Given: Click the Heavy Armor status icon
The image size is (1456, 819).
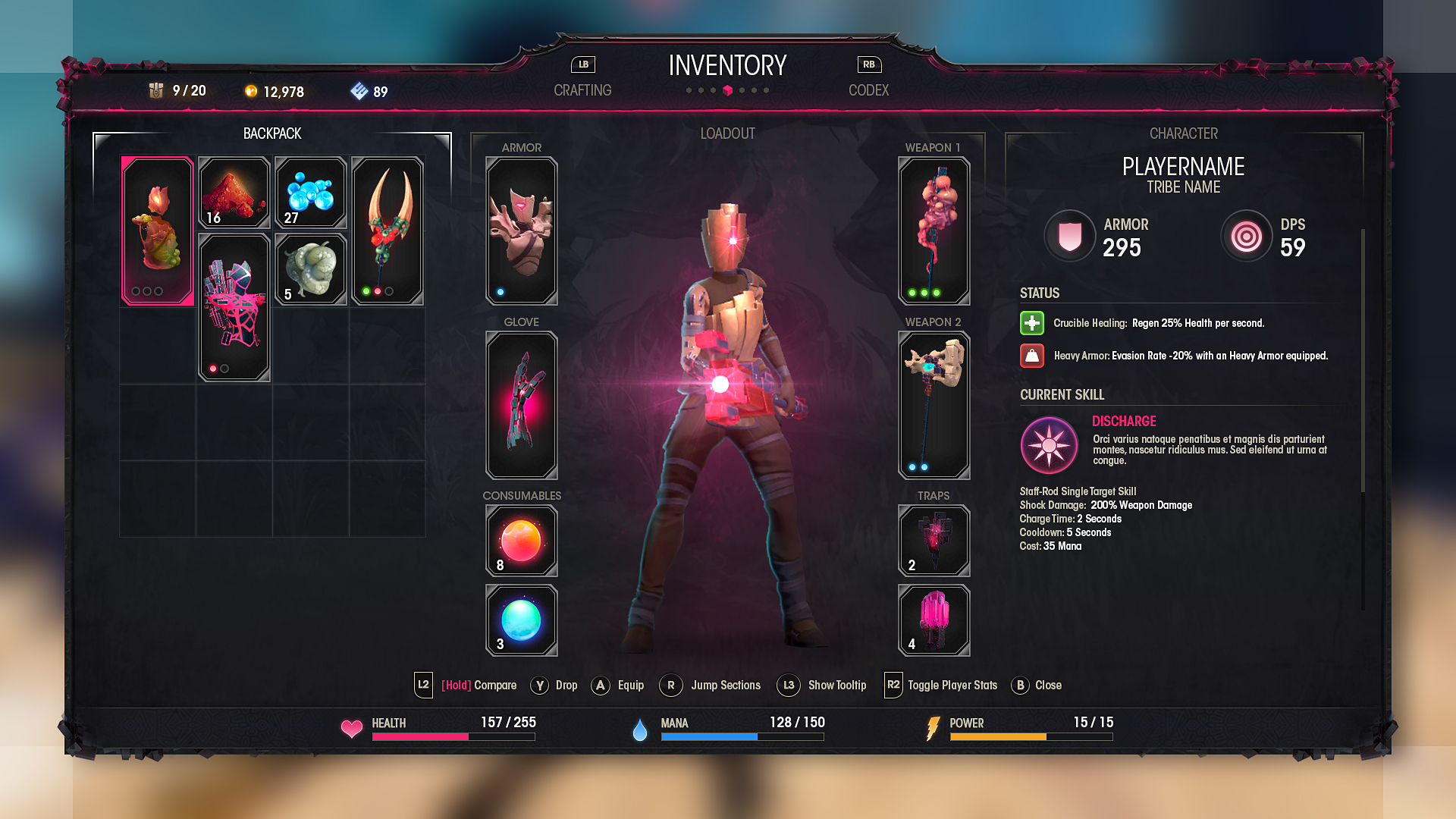Looking at the screenshot, I should [1032, 356].
